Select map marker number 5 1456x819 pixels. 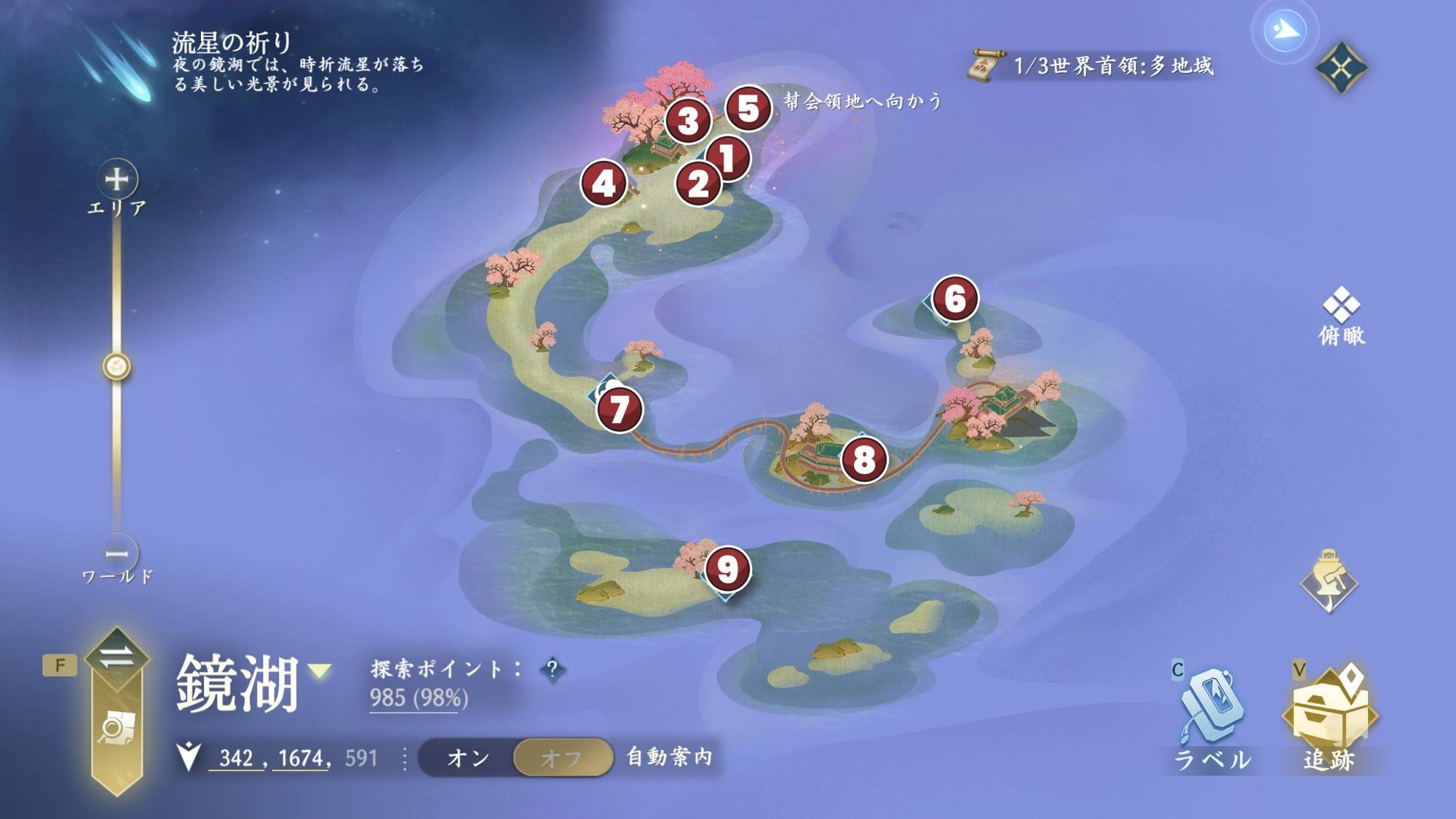748,108
